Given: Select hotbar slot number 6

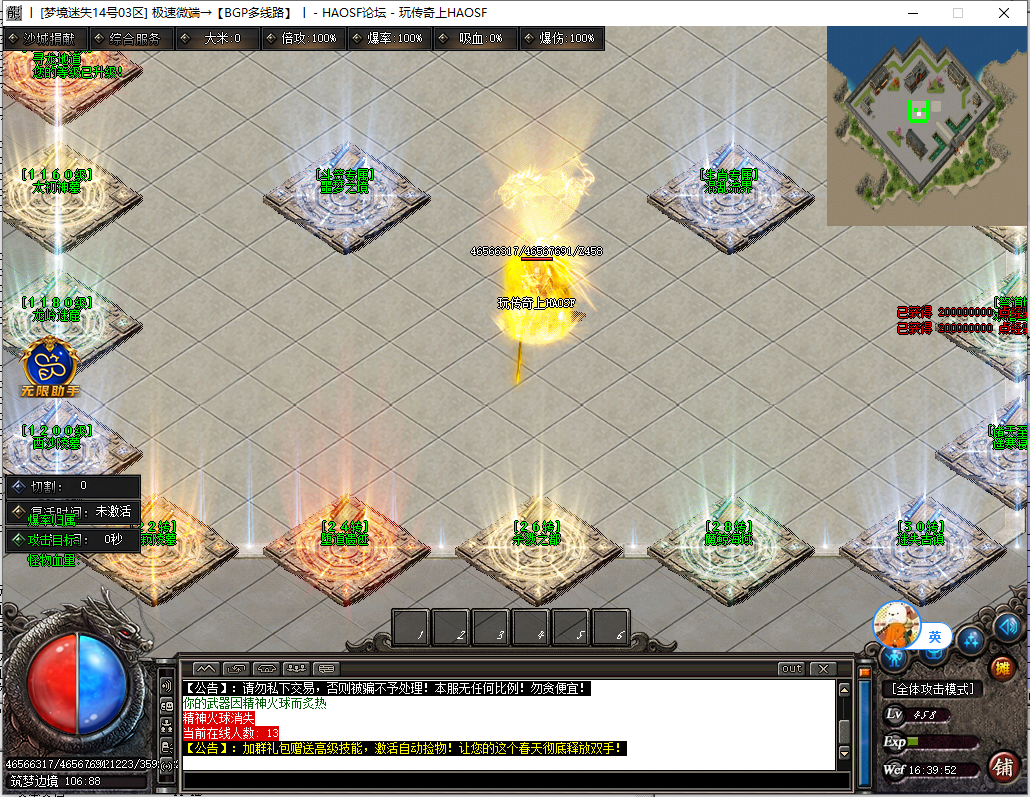Looking at the screenshot, I should coord(611,628).
